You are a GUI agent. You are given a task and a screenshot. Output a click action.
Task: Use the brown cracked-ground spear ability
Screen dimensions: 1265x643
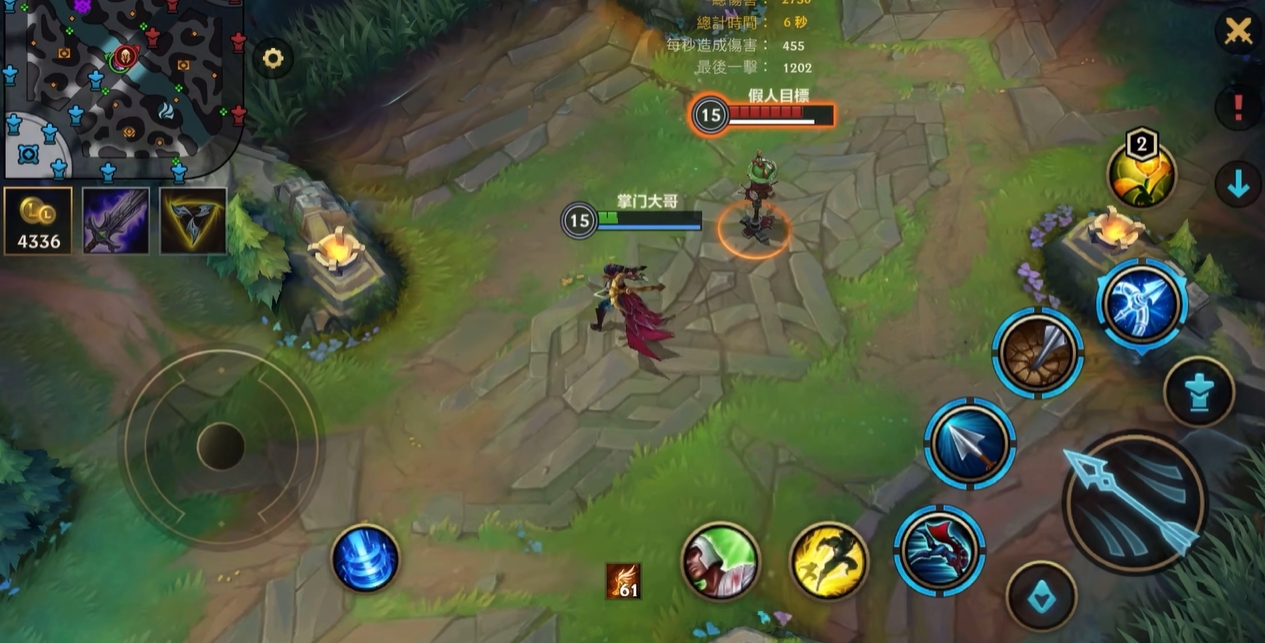point(1038,353)
